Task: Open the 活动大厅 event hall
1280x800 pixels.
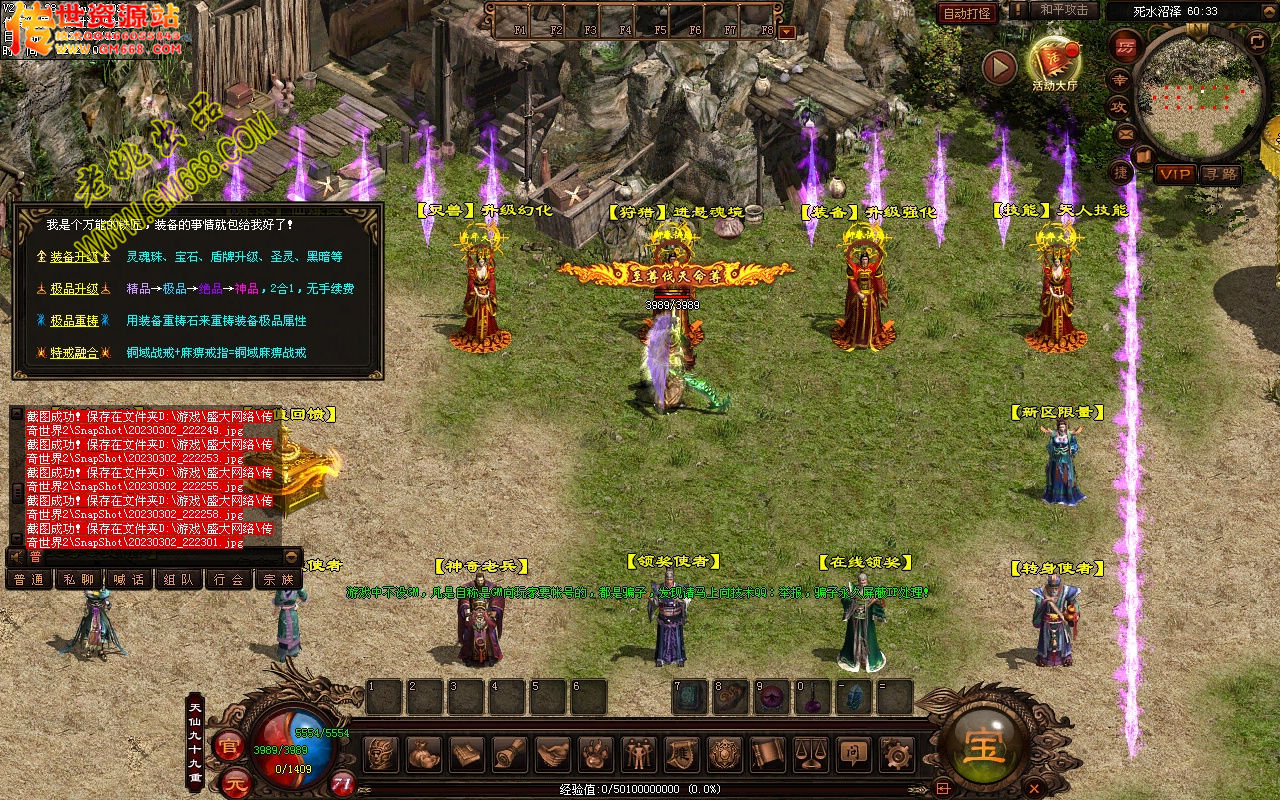Action: (x=1055, y=62)
